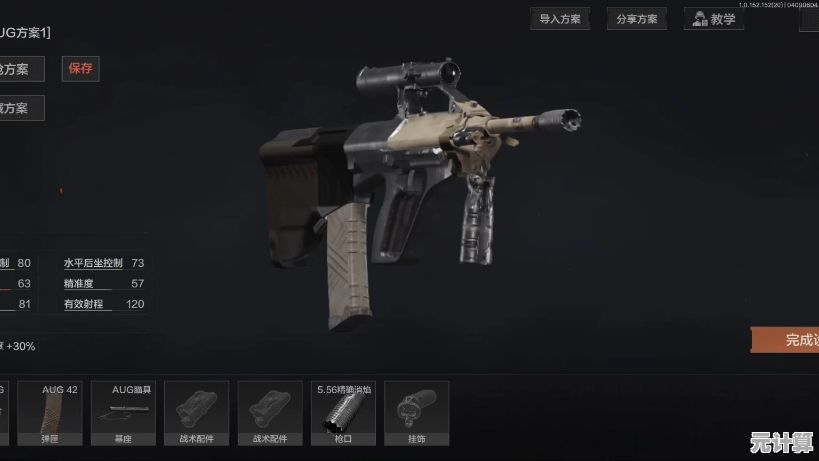Viewport: 819px width, 461px height.
Task: Click the 导入方案 import button
Action: tap(560, 19)
